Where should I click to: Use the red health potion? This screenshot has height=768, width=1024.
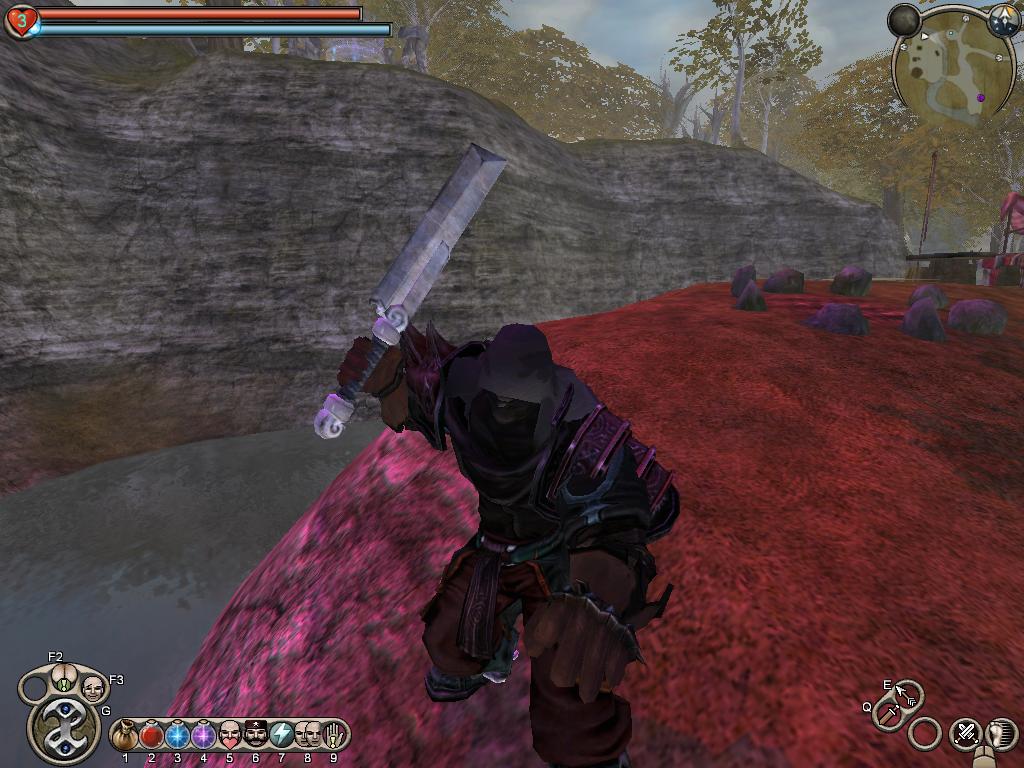[151, 736]
